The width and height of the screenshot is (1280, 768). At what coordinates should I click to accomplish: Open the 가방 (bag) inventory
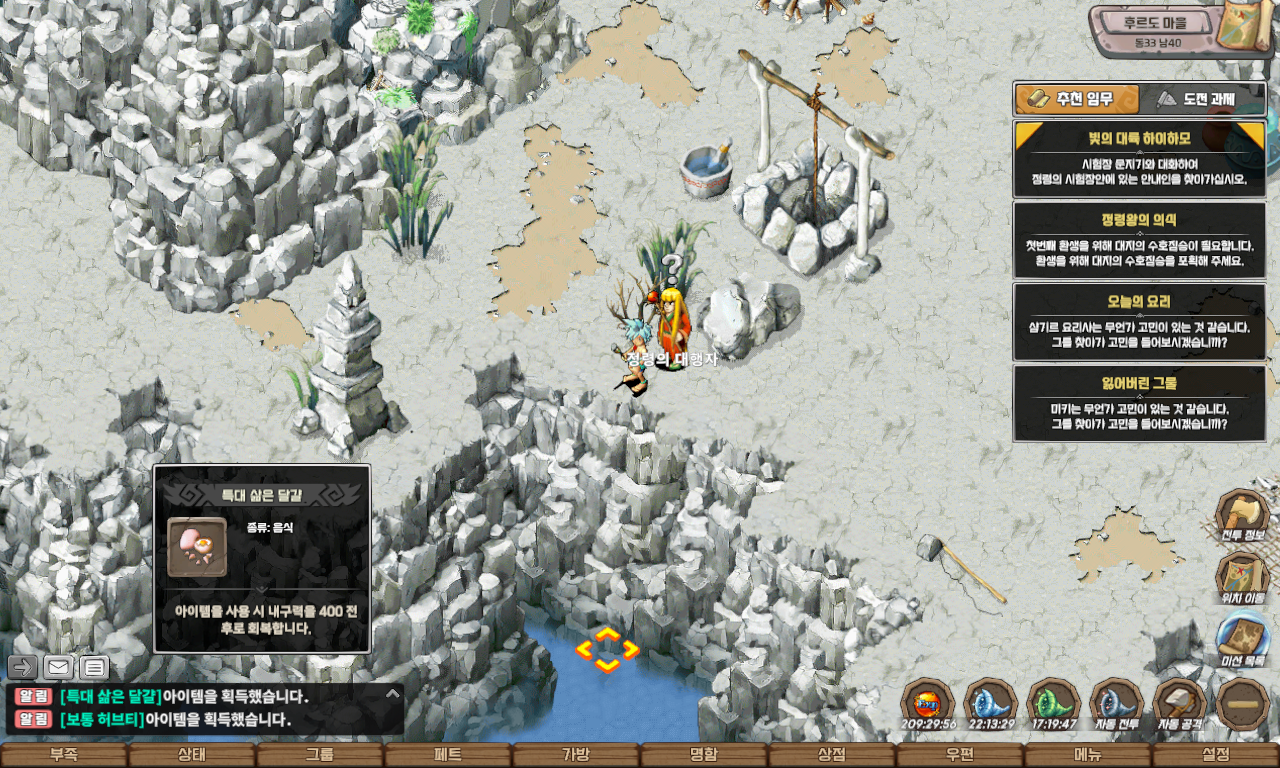576,755
